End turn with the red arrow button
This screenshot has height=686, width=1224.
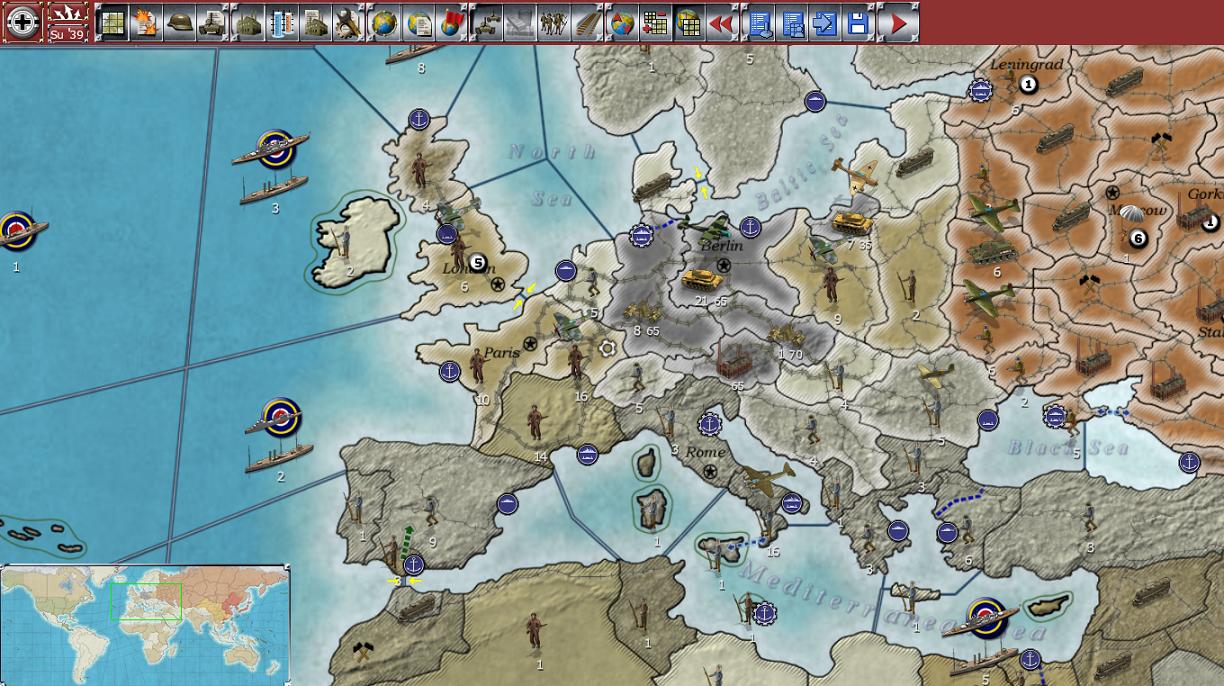click(x=899, y=23)
